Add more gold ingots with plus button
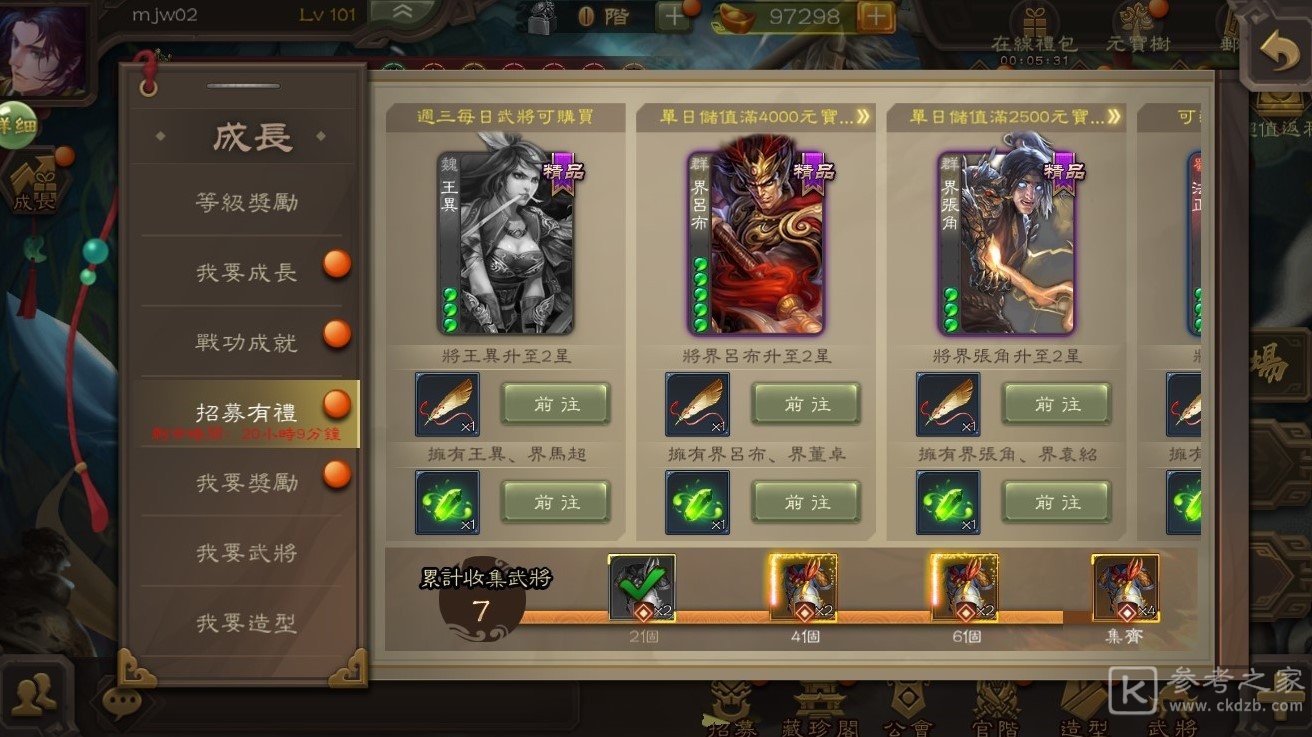This screenshot has width=1312, height=737. click(x=876, y=16)
